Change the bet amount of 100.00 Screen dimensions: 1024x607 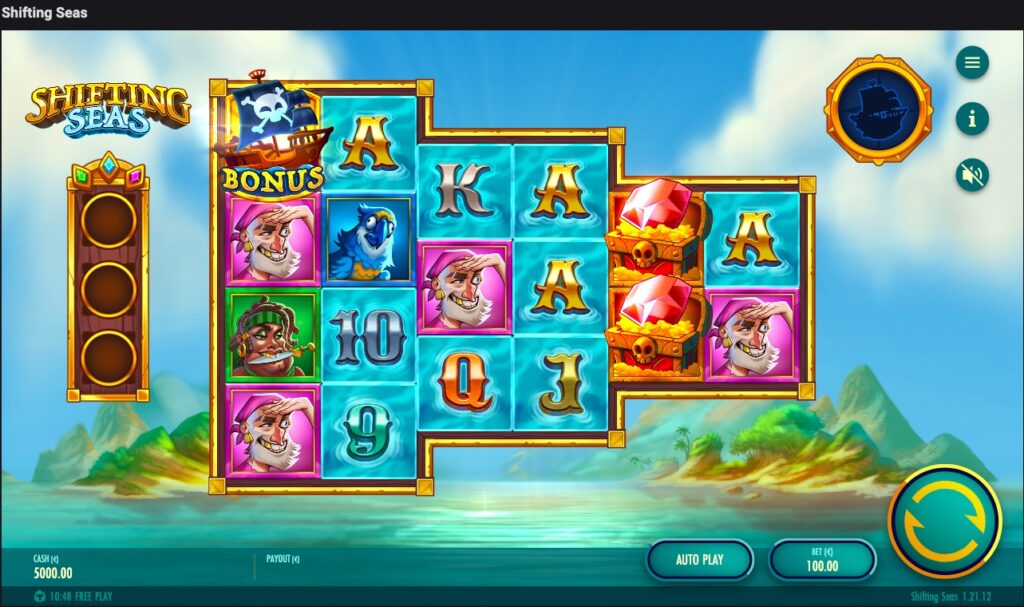(822, 559)
